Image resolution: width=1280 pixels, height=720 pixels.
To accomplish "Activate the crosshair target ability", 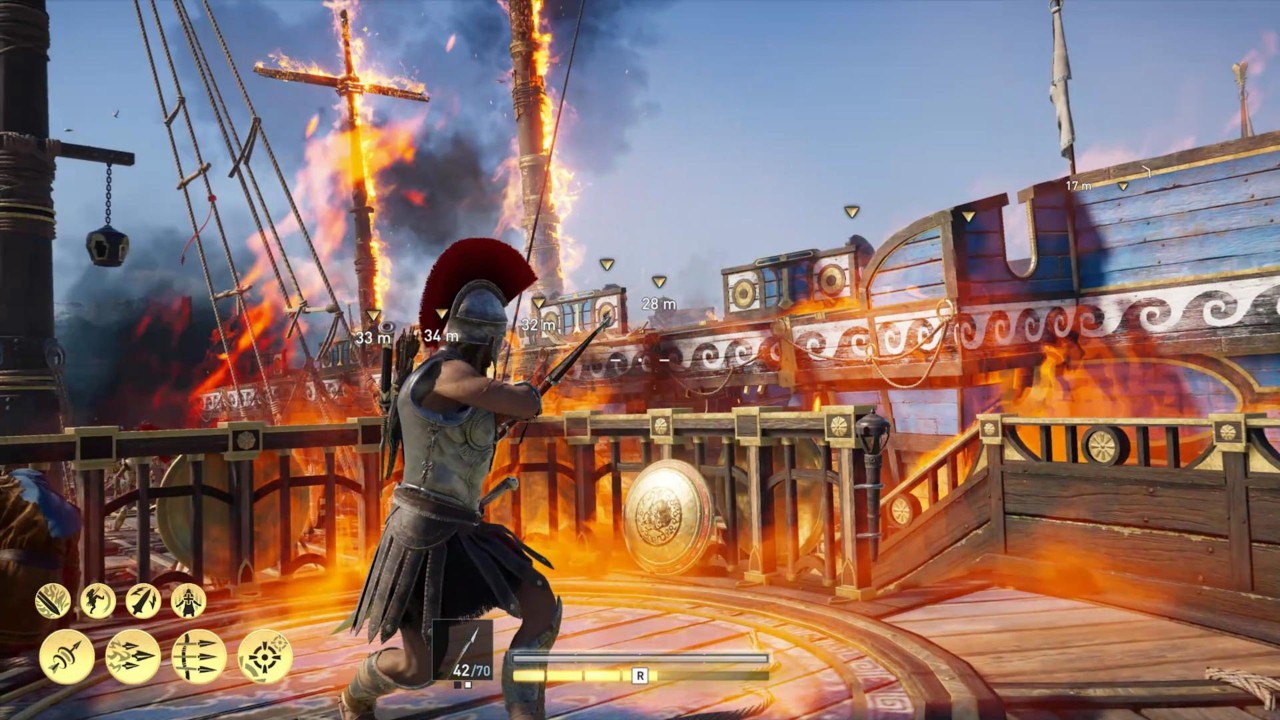I will point(265,657).
